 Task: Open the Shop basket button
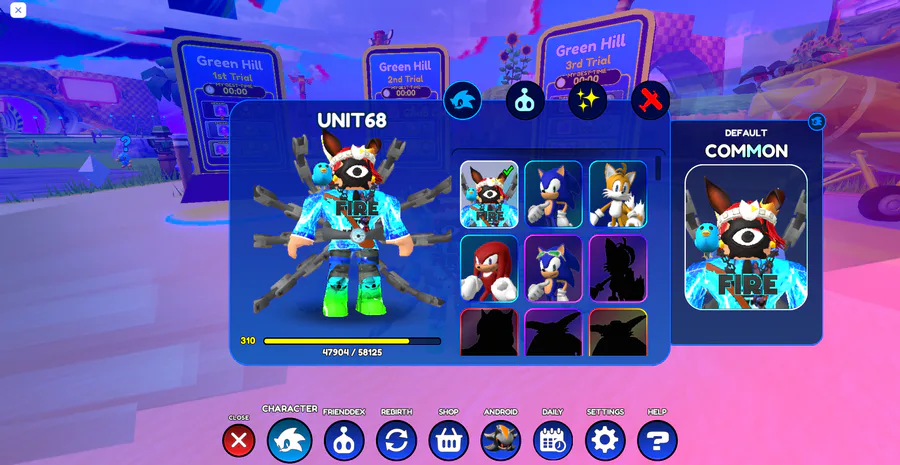coord(448,440)
